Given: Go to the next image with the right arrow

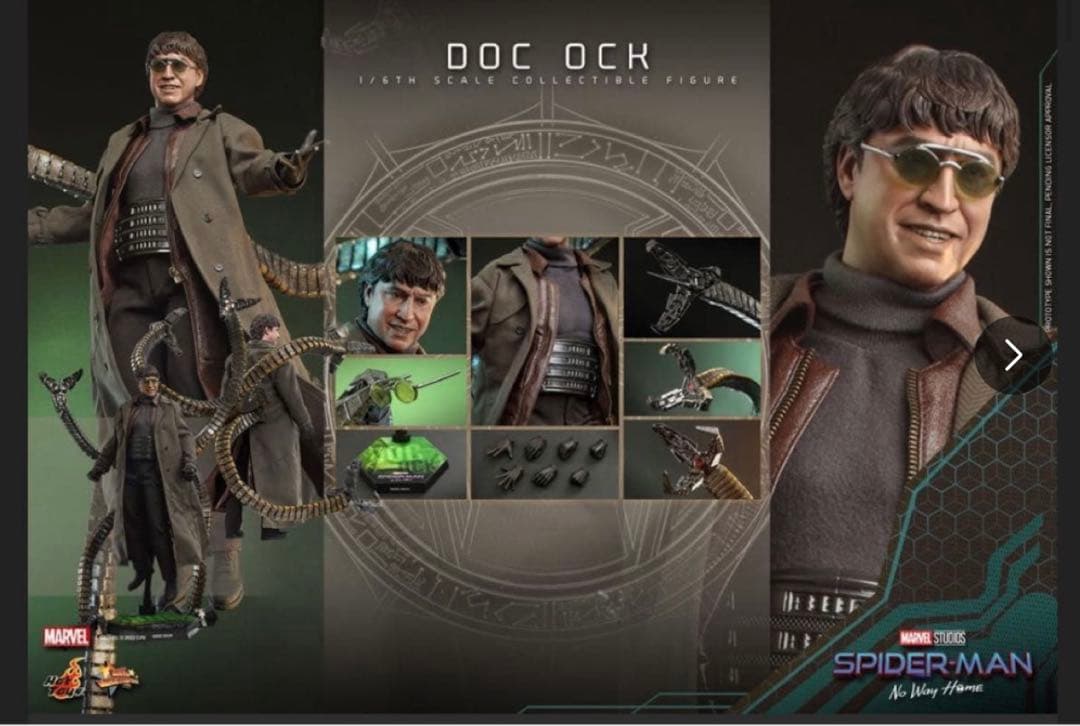Looking at the screenshot, I should click(1013, 355).
